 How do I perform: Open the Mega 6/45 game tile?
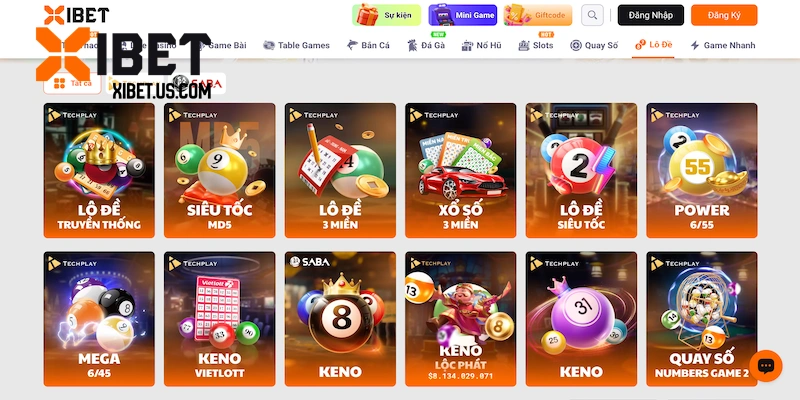click(99, 318)
